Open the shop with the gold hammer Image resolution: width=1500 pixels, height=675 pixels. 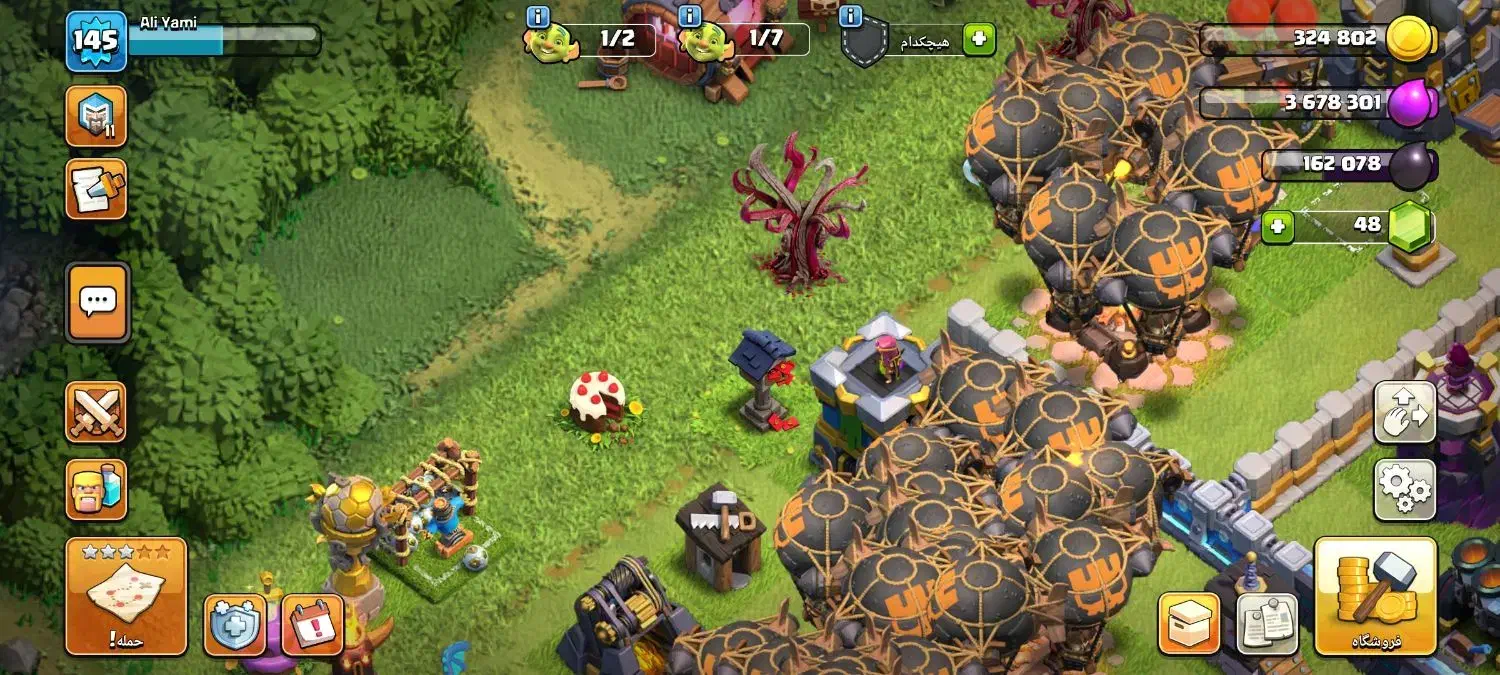[x=1375, y=596]
